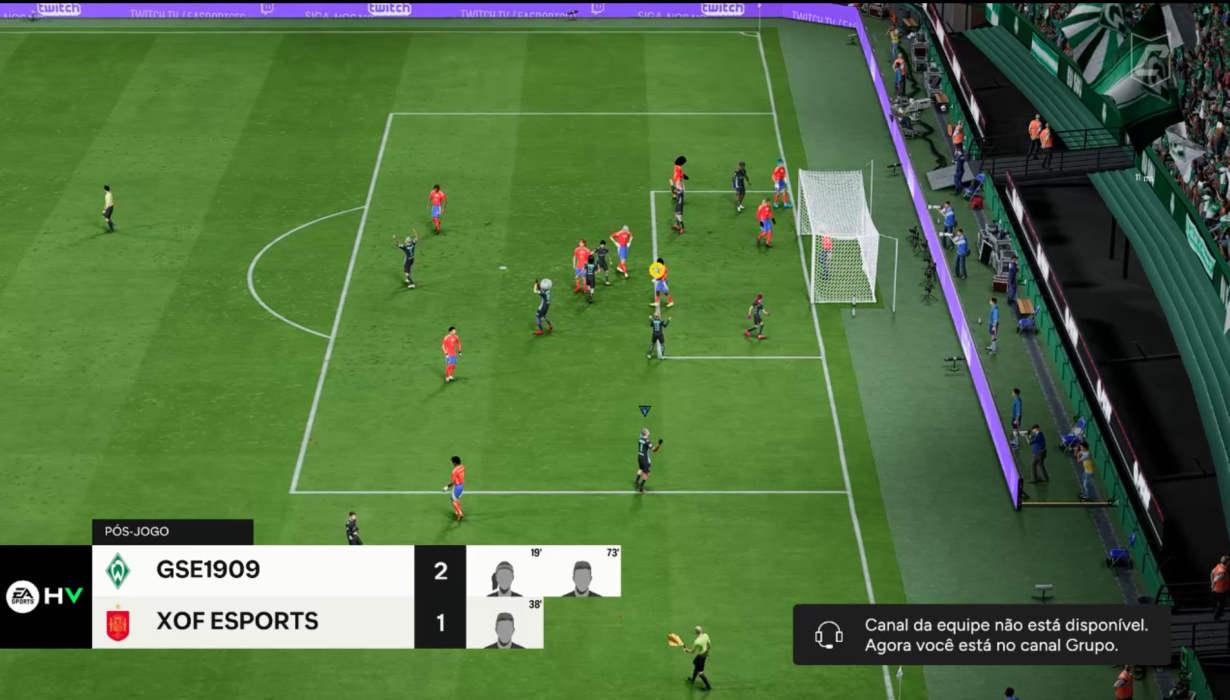
Task: Click the 19' goal scorer portrait
Action: tap(504, 577)
